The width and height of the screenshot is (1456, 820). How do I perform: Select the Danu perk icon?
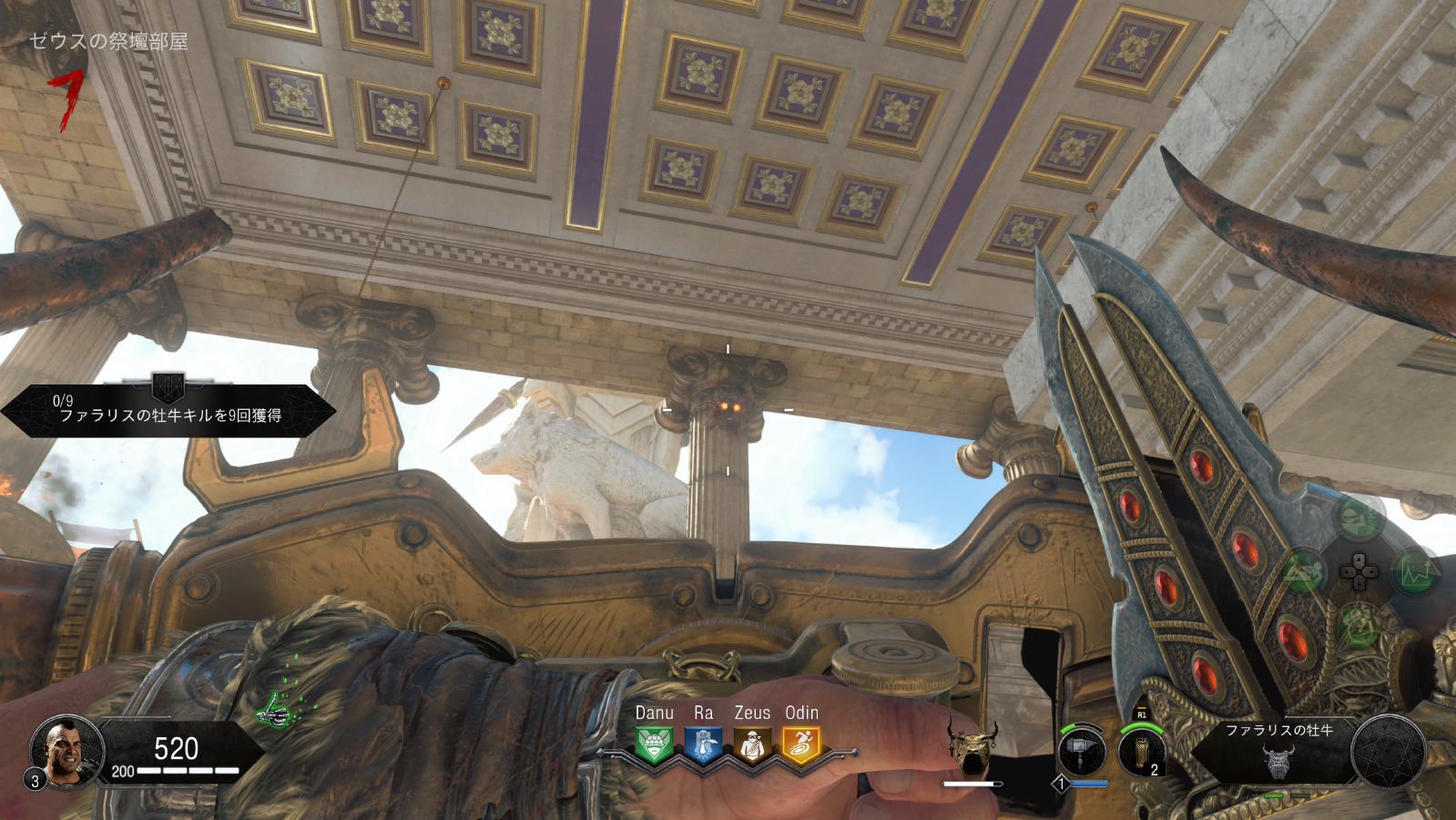click(x=654, y=745)
